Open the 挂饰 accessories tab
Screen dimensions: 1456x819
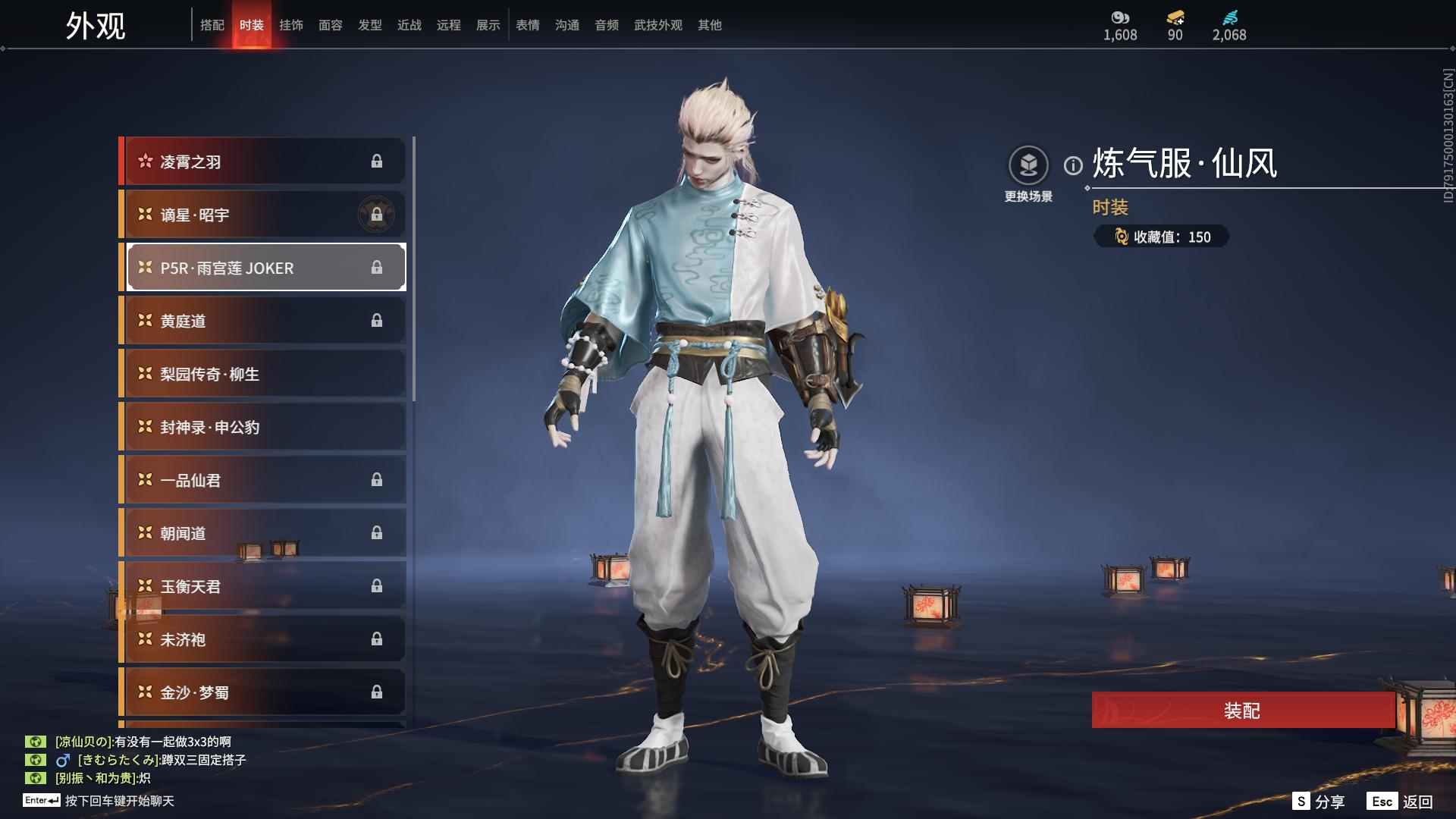(x=291, y=25)
